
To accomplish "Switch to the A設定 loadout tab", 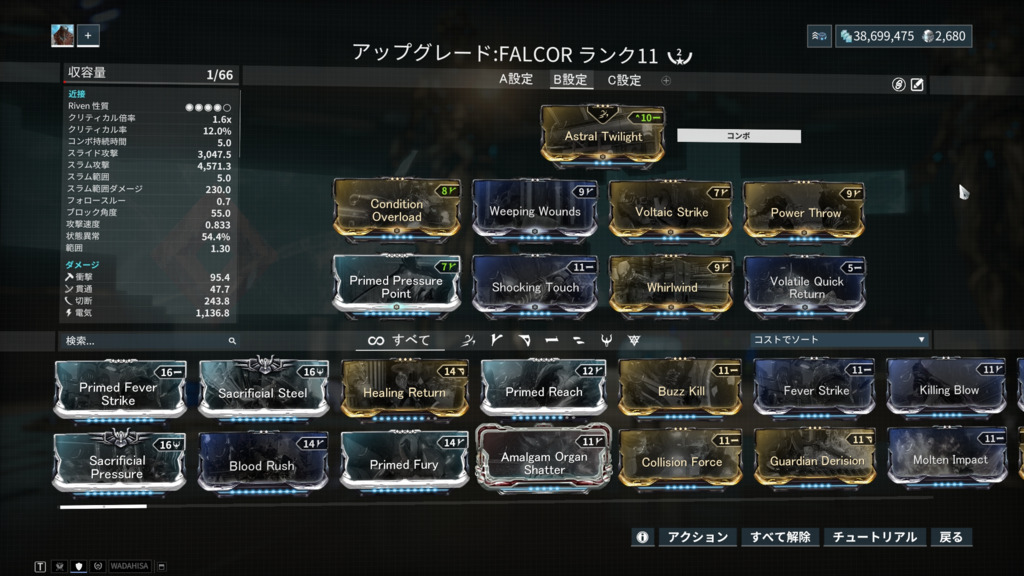I will [x=516, y=80].
